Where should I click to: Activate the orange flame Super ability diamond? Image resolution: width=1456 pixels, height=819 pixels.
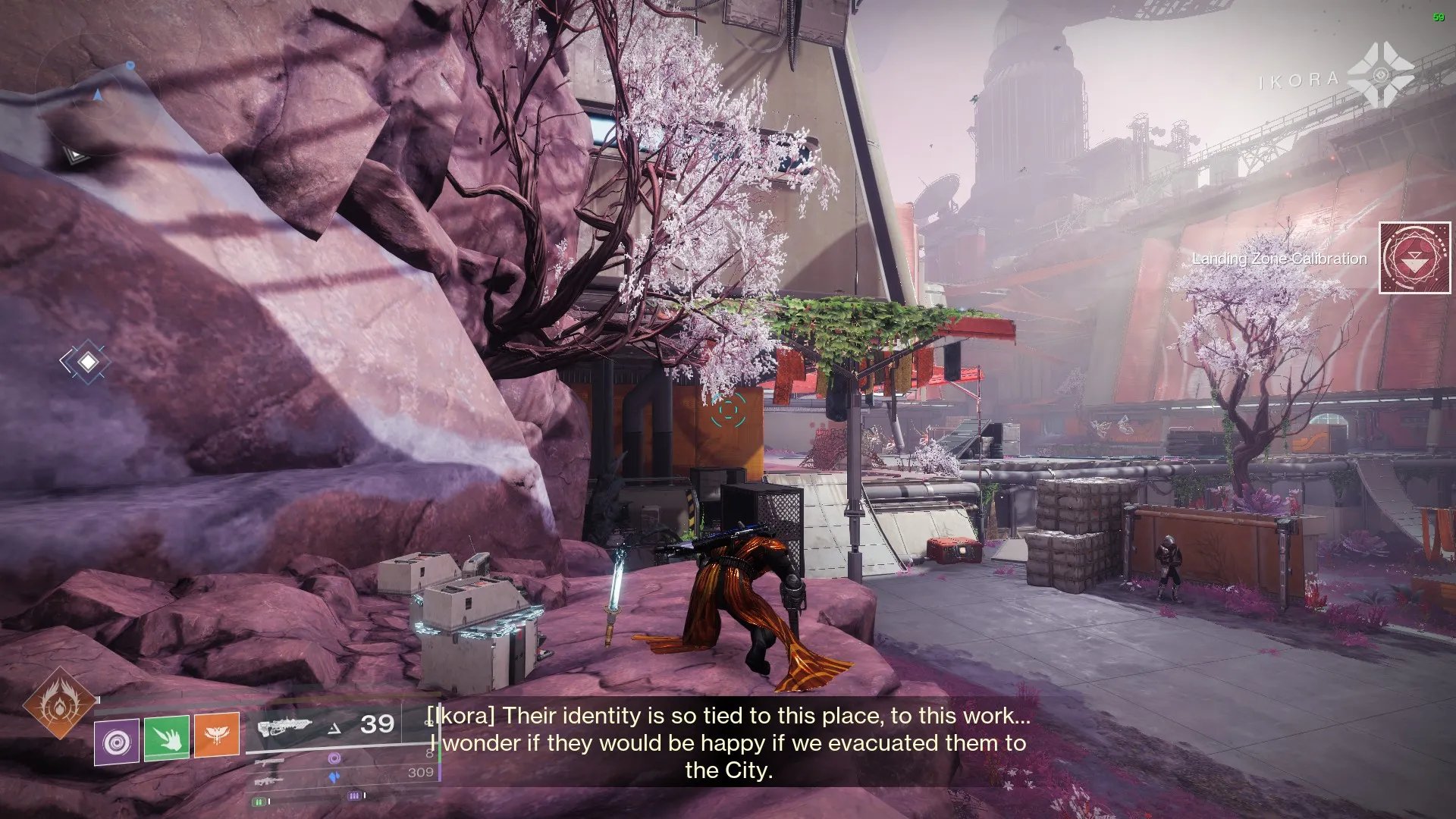59,703
